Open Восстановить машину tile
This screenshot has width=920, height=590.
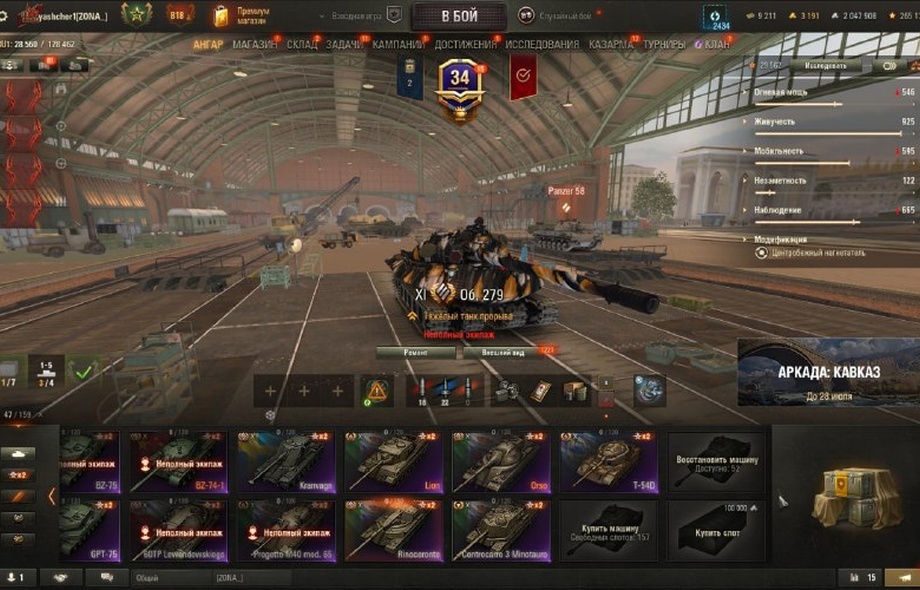[x=716, y=462]
